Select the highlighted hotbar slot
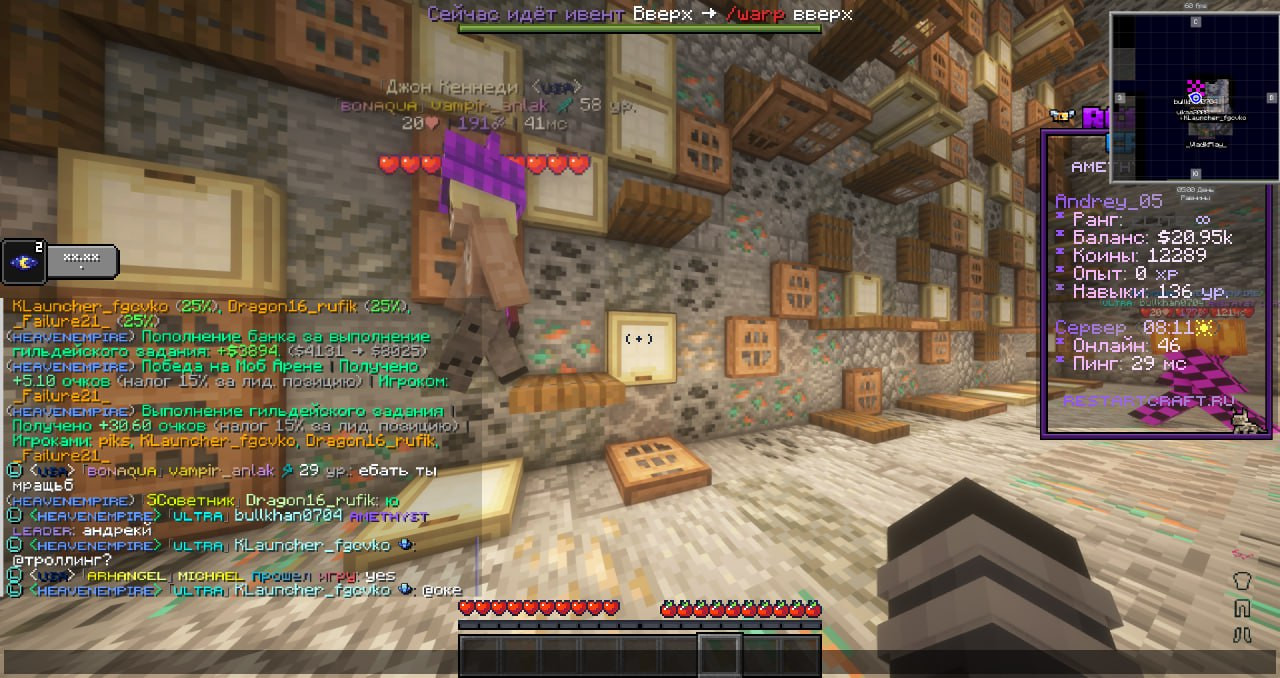Viewport: 1280px width, 678px height. click(x=719, y=655)
